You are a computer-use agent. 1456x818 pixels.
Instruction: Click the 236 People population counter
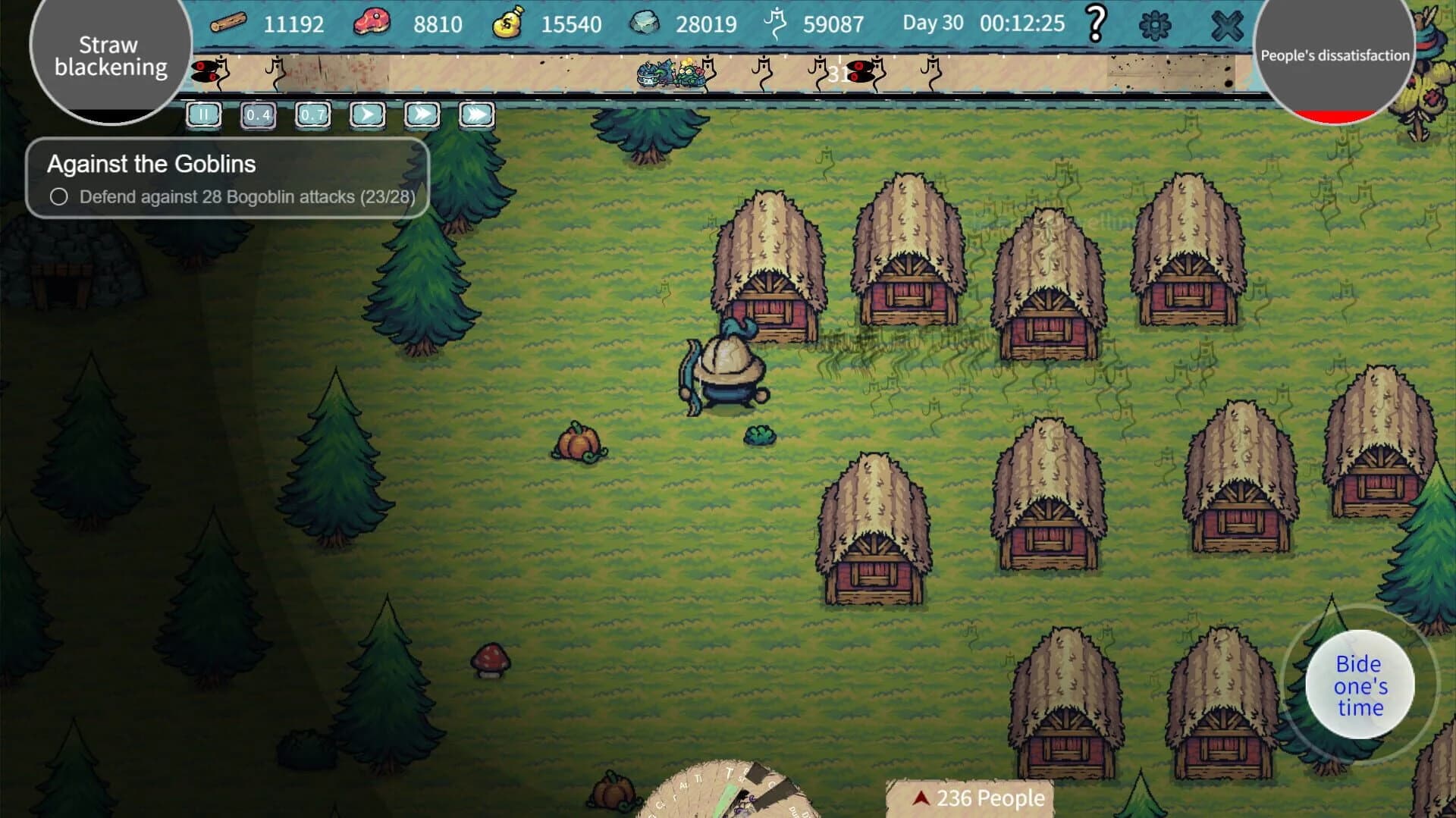pos(973,797)
